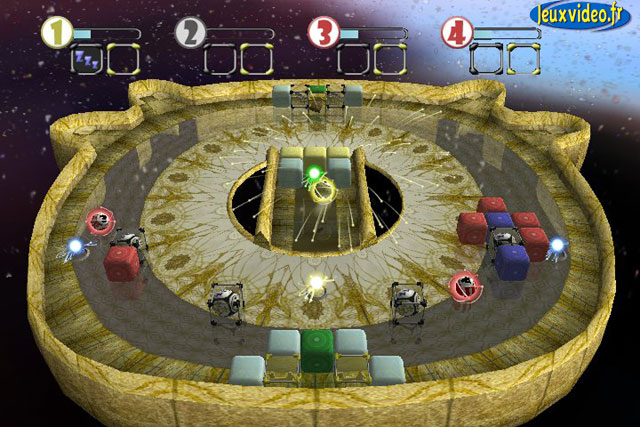The image size is (640, 427).
Task: Select the sleep Zzz item slot
Action: pos(86,59)
